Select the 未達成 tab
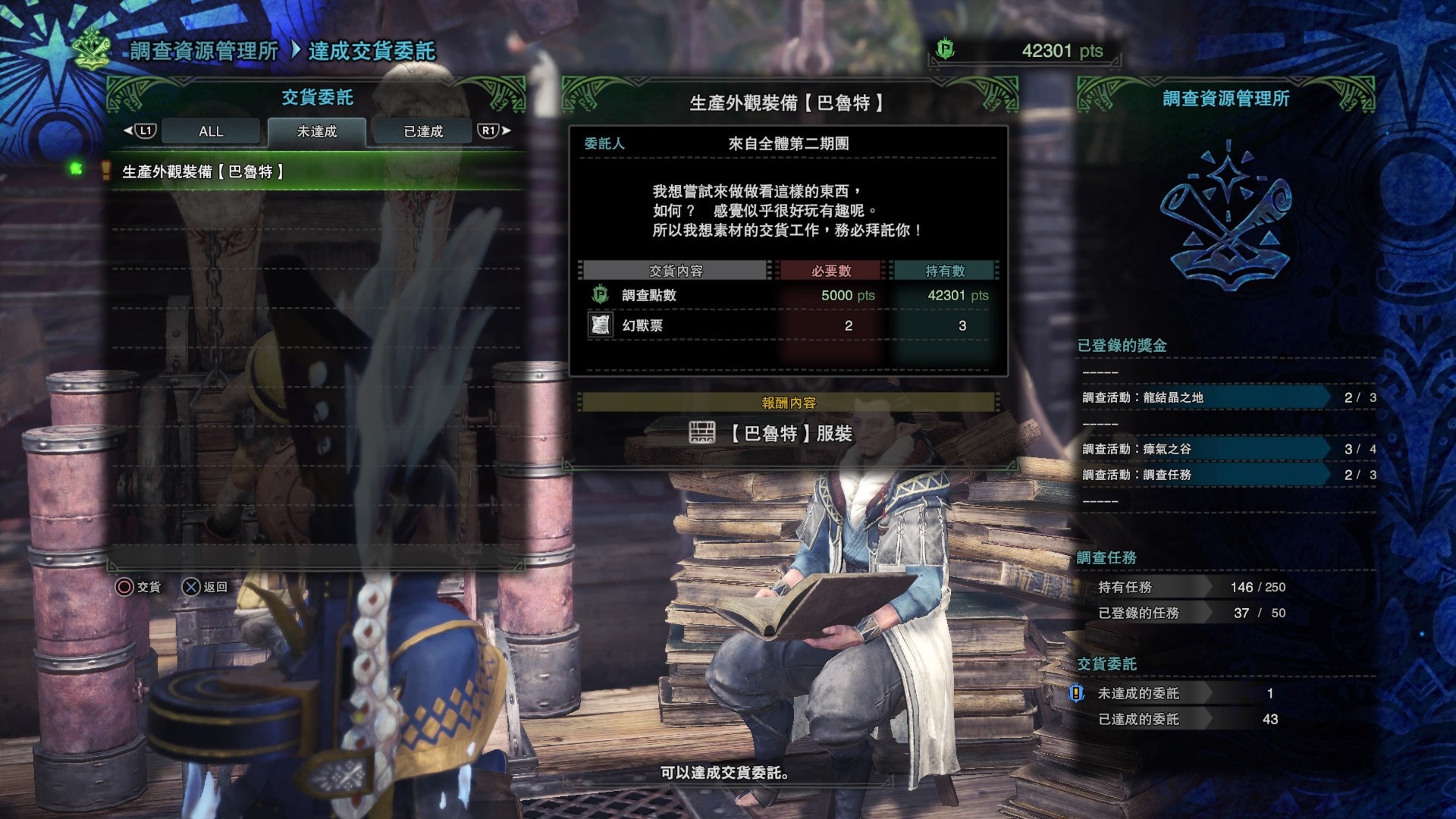This screenshot has height=819, width=1456. [317, 131]
